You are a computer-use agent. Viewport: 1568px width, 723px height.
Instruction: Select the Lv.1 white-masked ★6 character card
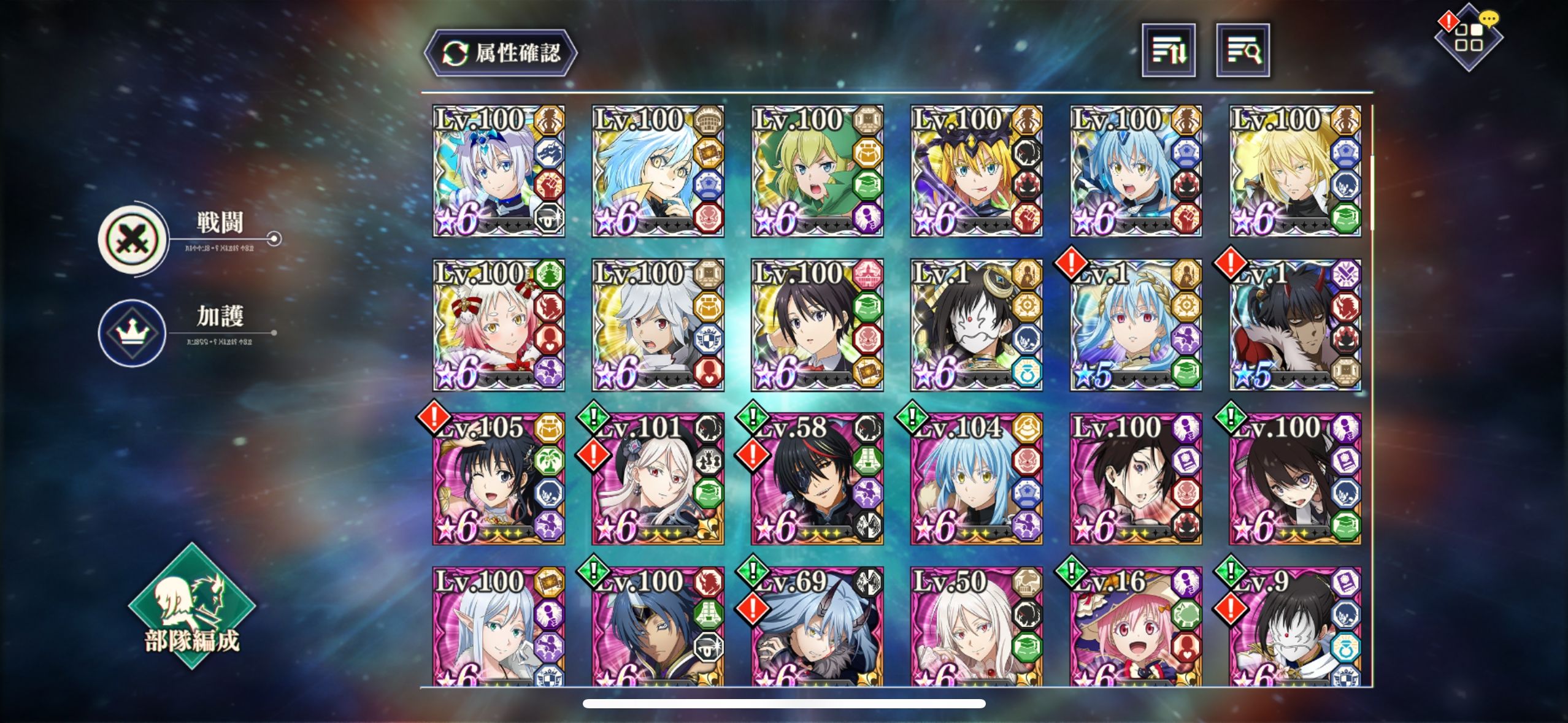(x=977, y=325)
